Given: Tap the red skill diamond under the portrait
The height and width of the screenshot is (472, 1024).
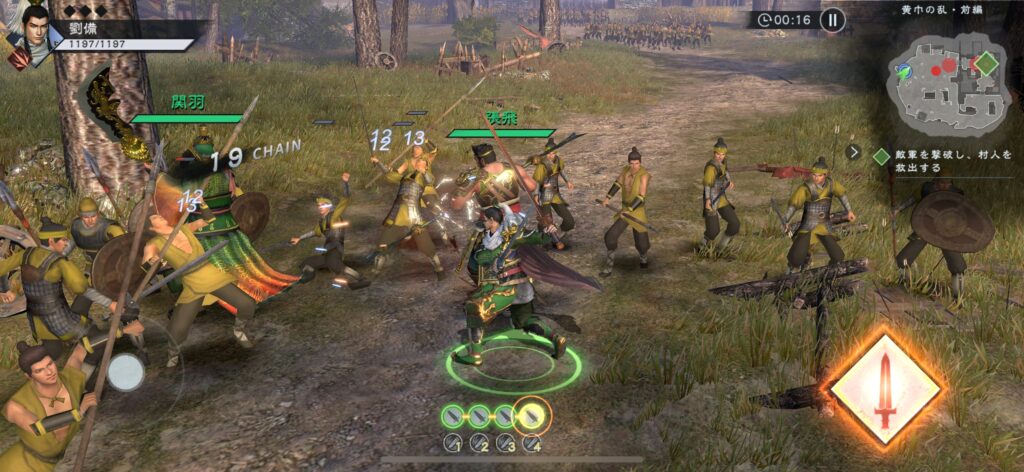Looking at the screenshot, I should point(19,59).
